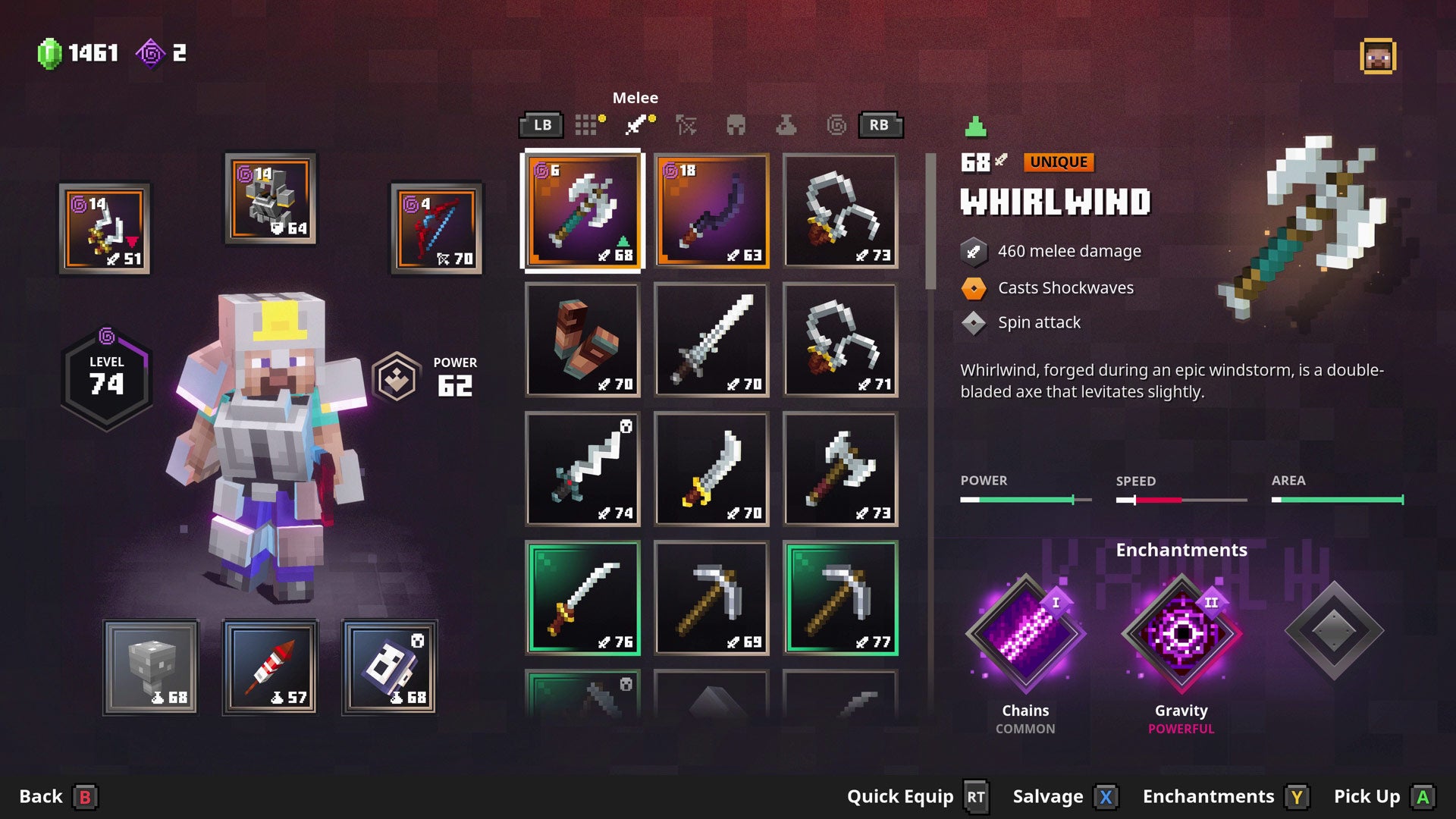Select the purple curved blade power 63

pyautogui.click(x=711, y=211)
